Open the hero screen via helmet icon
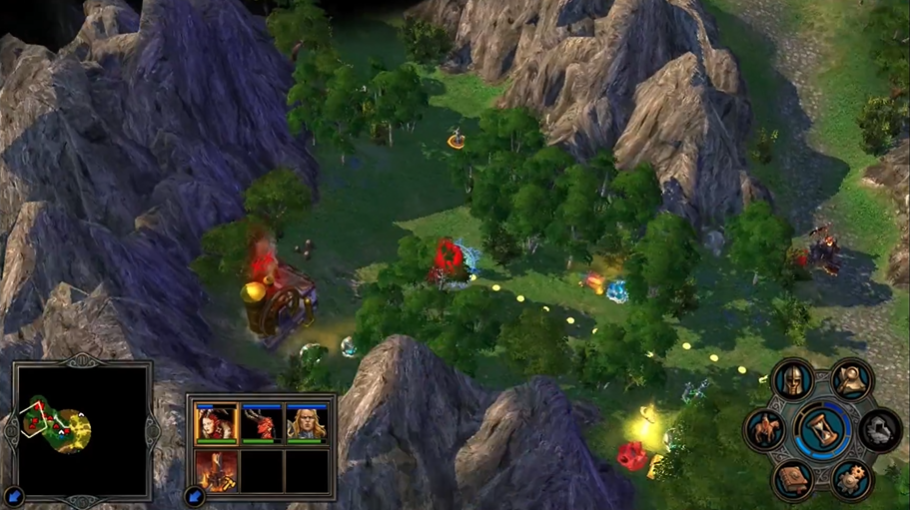 792,380
